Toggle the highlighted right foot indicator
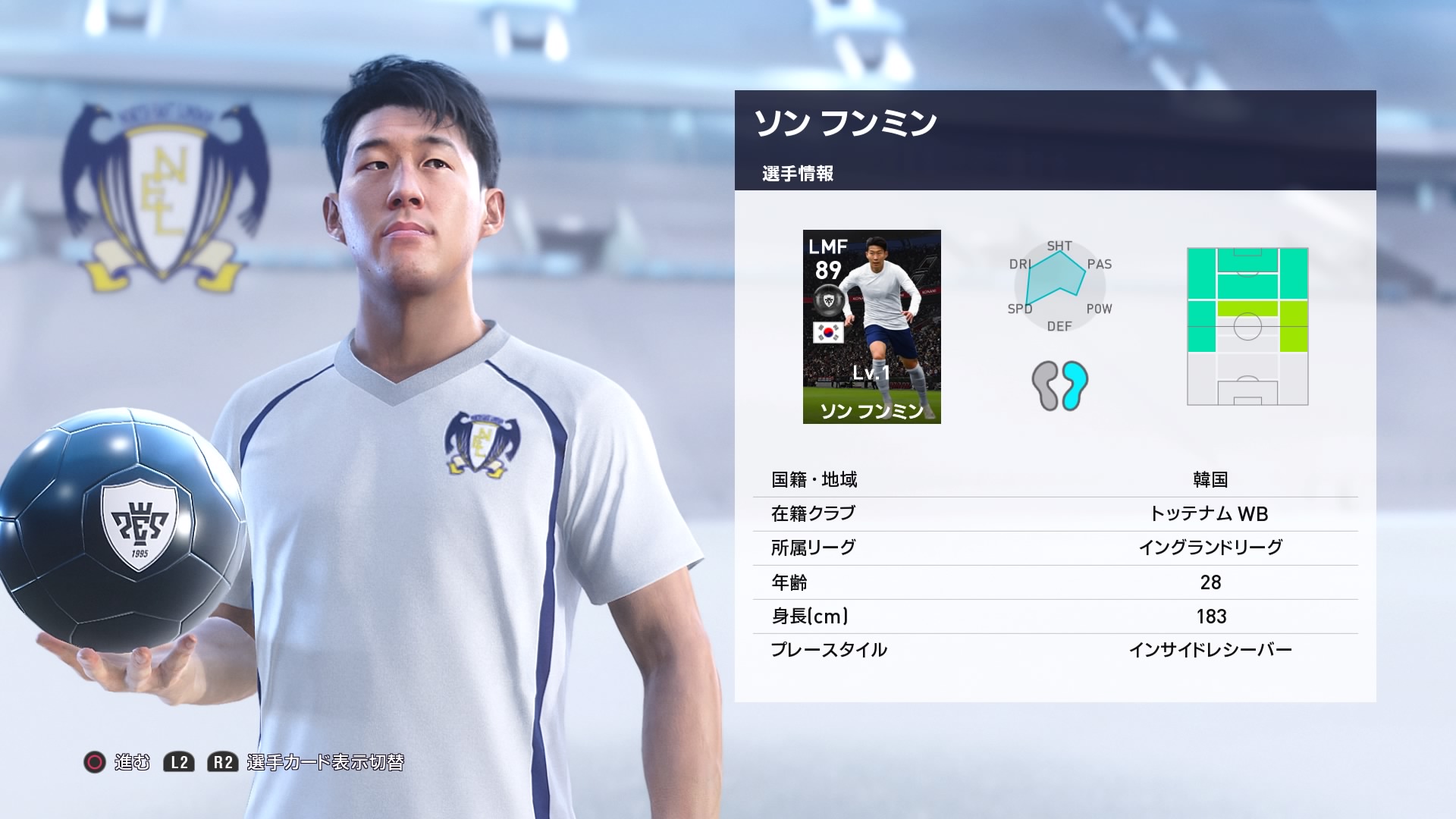The image size is (1456, 819). pos(1074,385)
